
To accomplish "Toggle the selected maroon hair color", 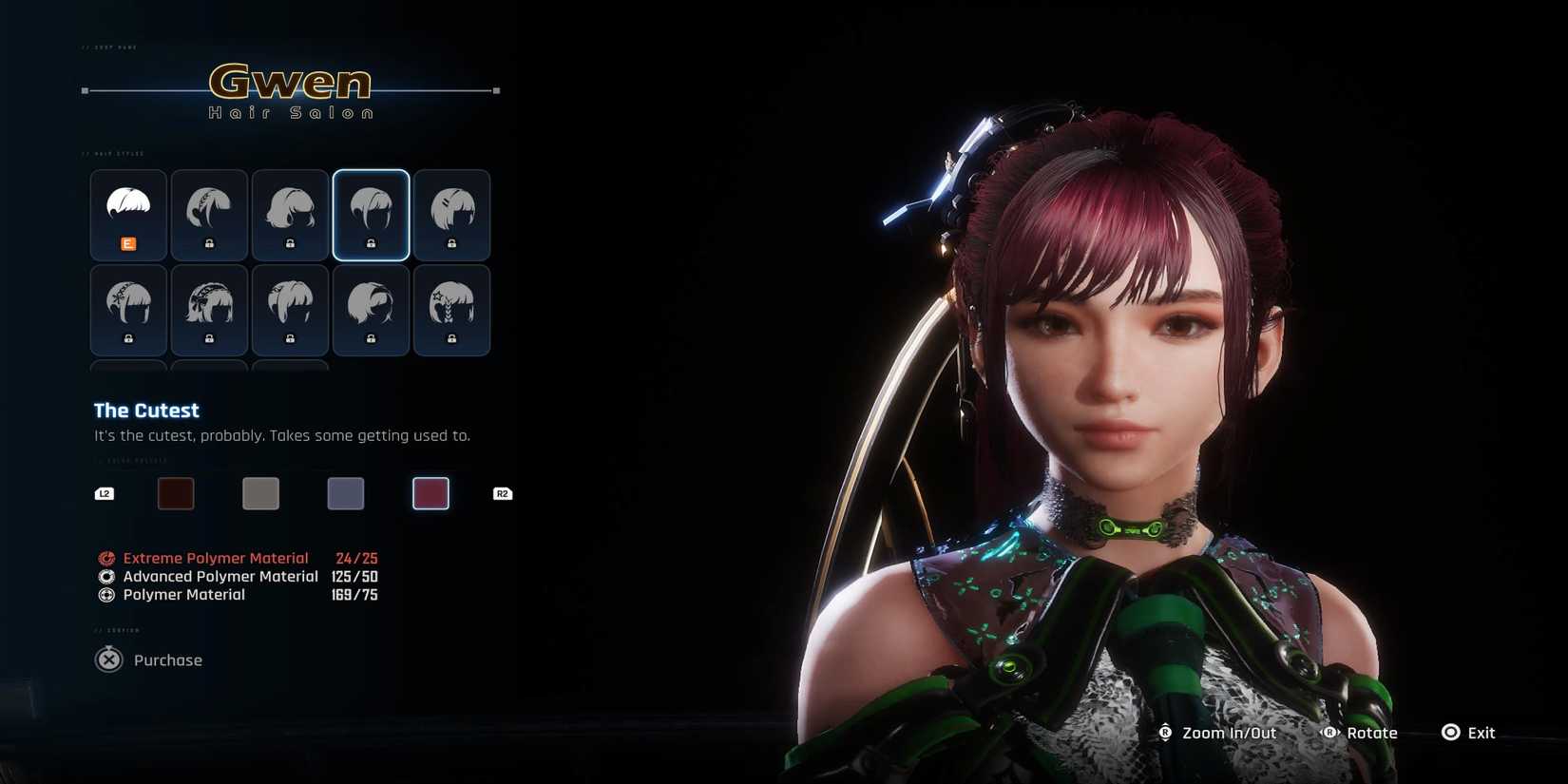I will click(x=430, y=492).
